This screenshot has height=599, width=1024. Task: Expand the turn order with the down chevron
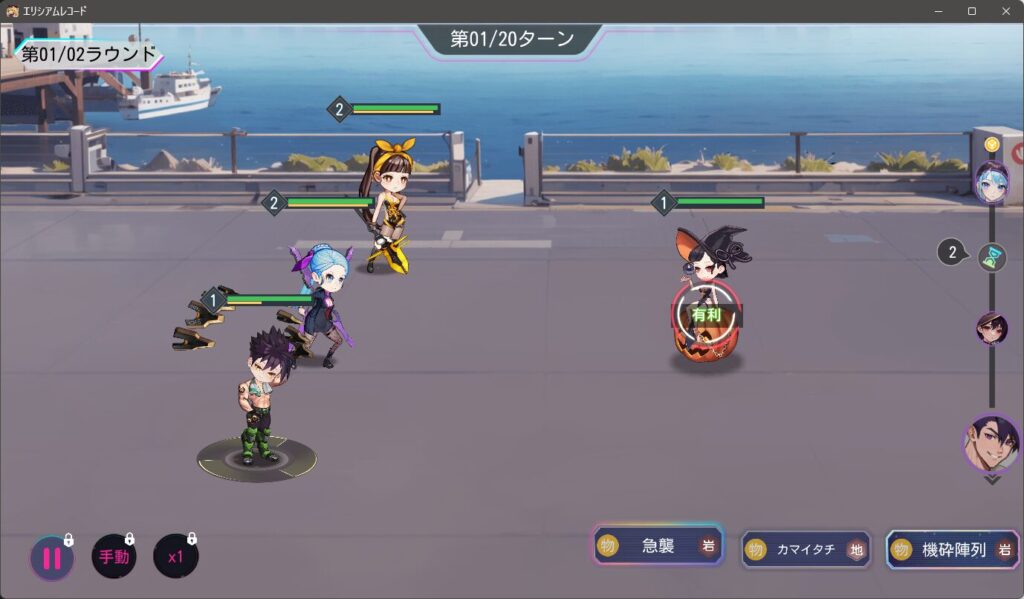[992, 480]
